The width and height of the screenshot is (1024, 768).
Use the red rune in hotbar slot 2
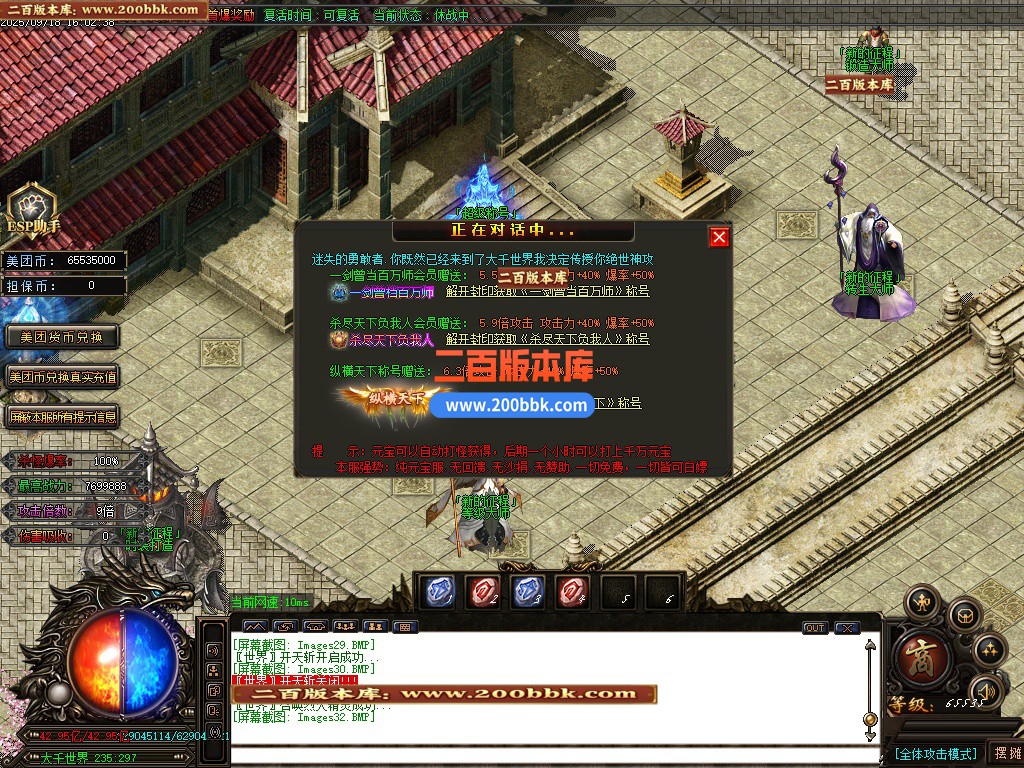click(x=485, y=592)
